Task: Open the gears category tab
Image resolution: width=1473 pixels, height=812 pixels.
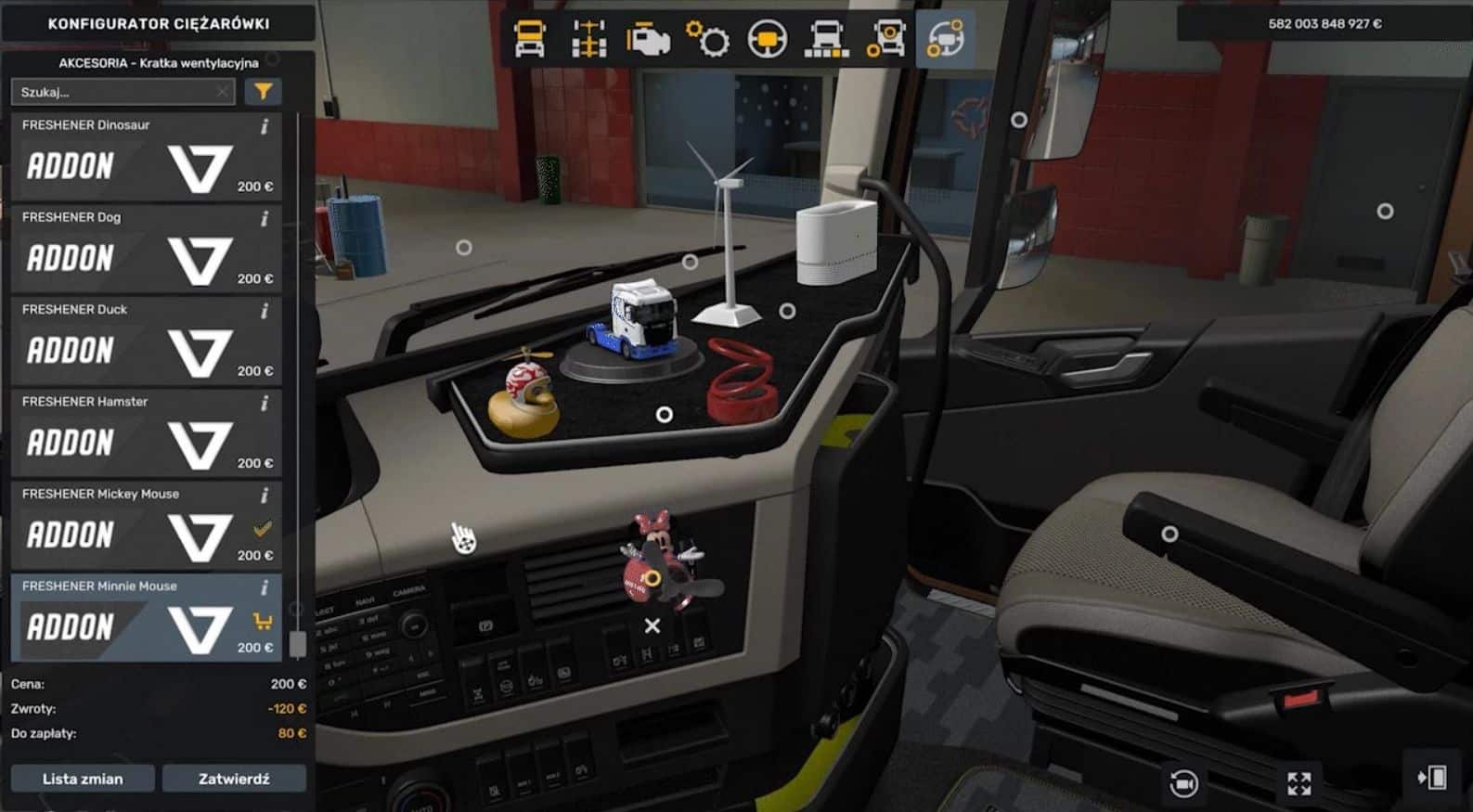Action: [707, 40]
